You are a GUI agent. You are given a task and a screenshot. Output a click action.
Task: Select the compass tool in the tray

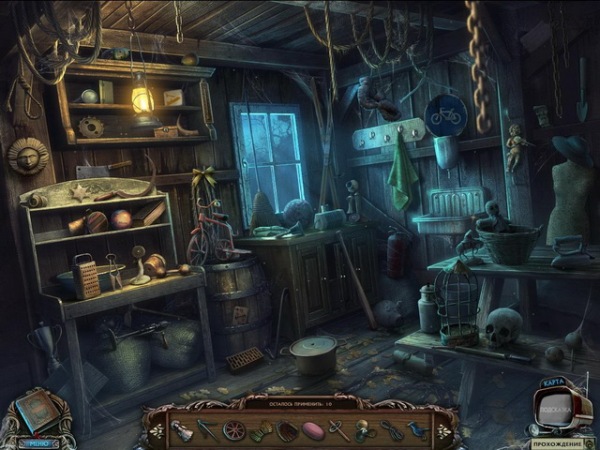click(207, 429)
